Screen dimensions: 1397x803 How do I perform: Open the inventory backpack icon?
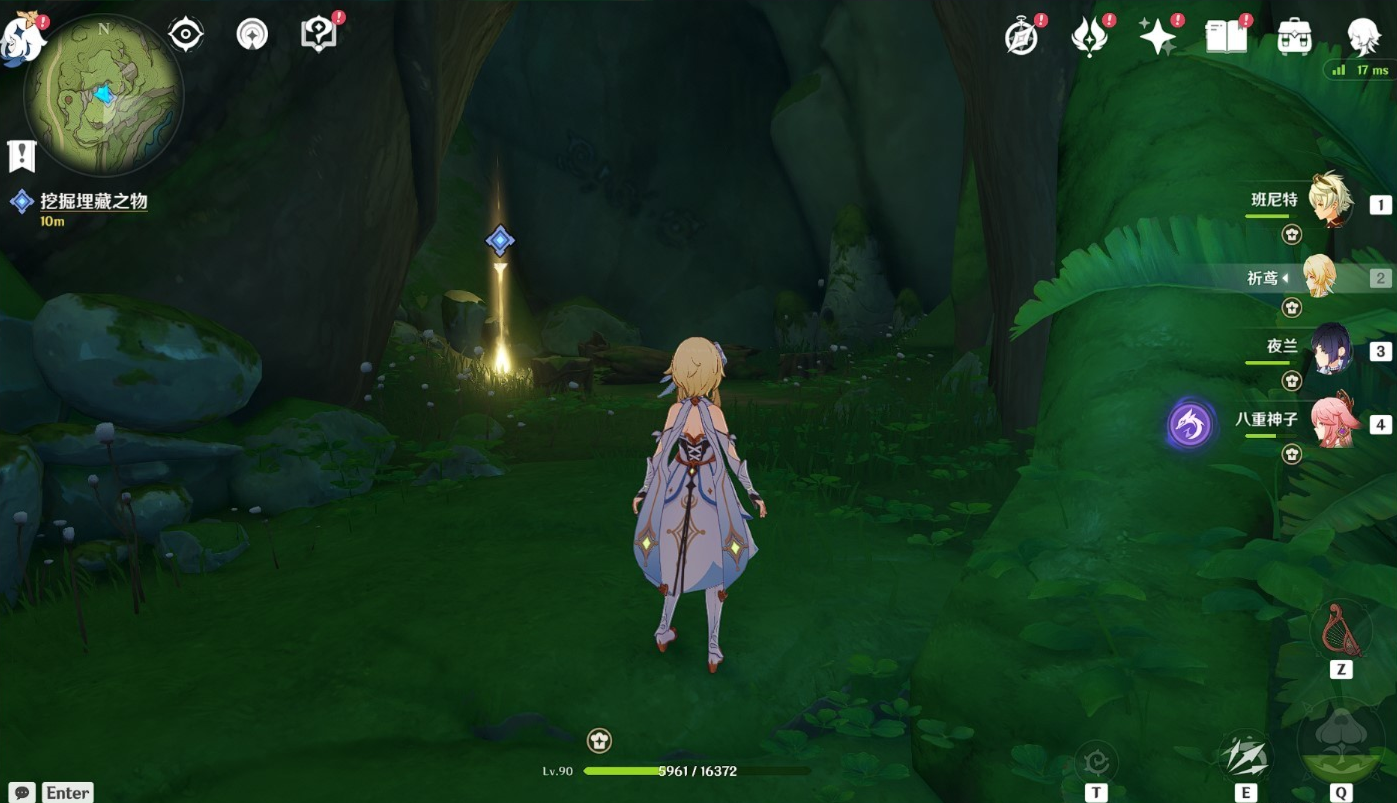[1294, 38]
